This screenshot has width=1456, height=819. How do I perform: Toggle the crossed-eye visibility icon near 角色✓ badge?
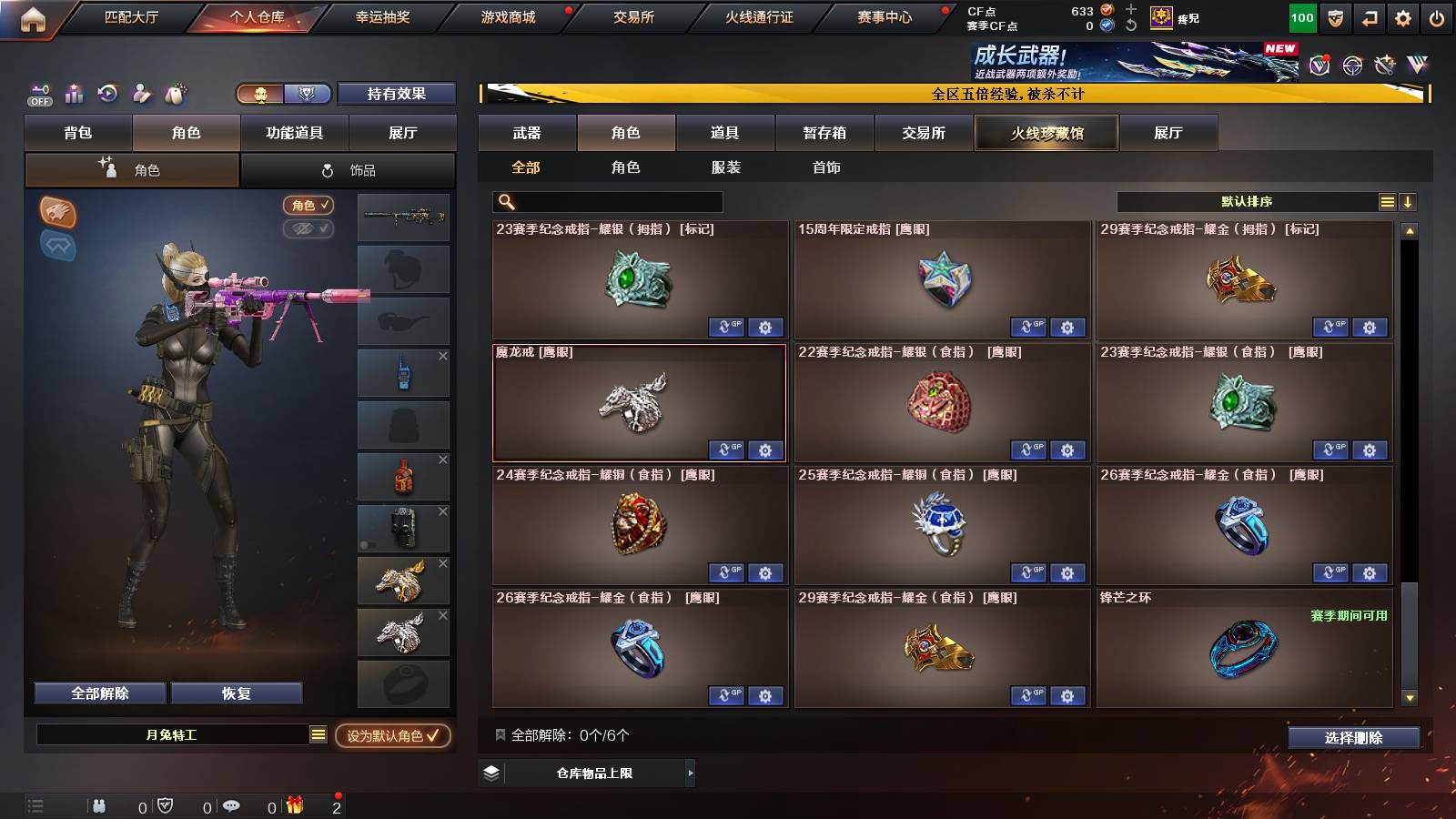click(307, 228)
